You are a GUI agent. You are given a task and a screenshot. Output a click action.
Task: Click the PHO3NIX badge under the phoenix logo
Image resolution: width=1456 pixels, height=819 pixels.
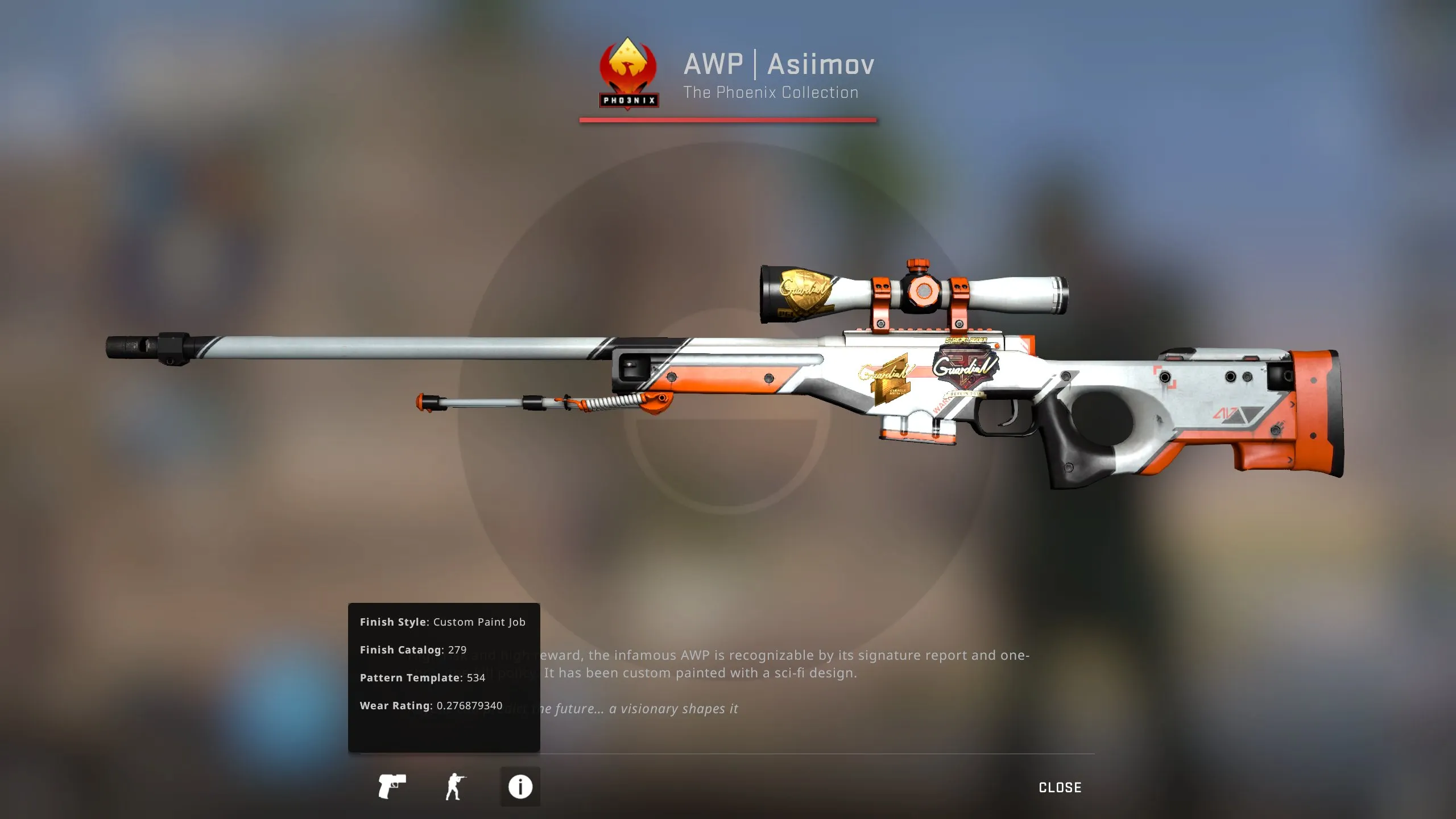click(628, 101)
